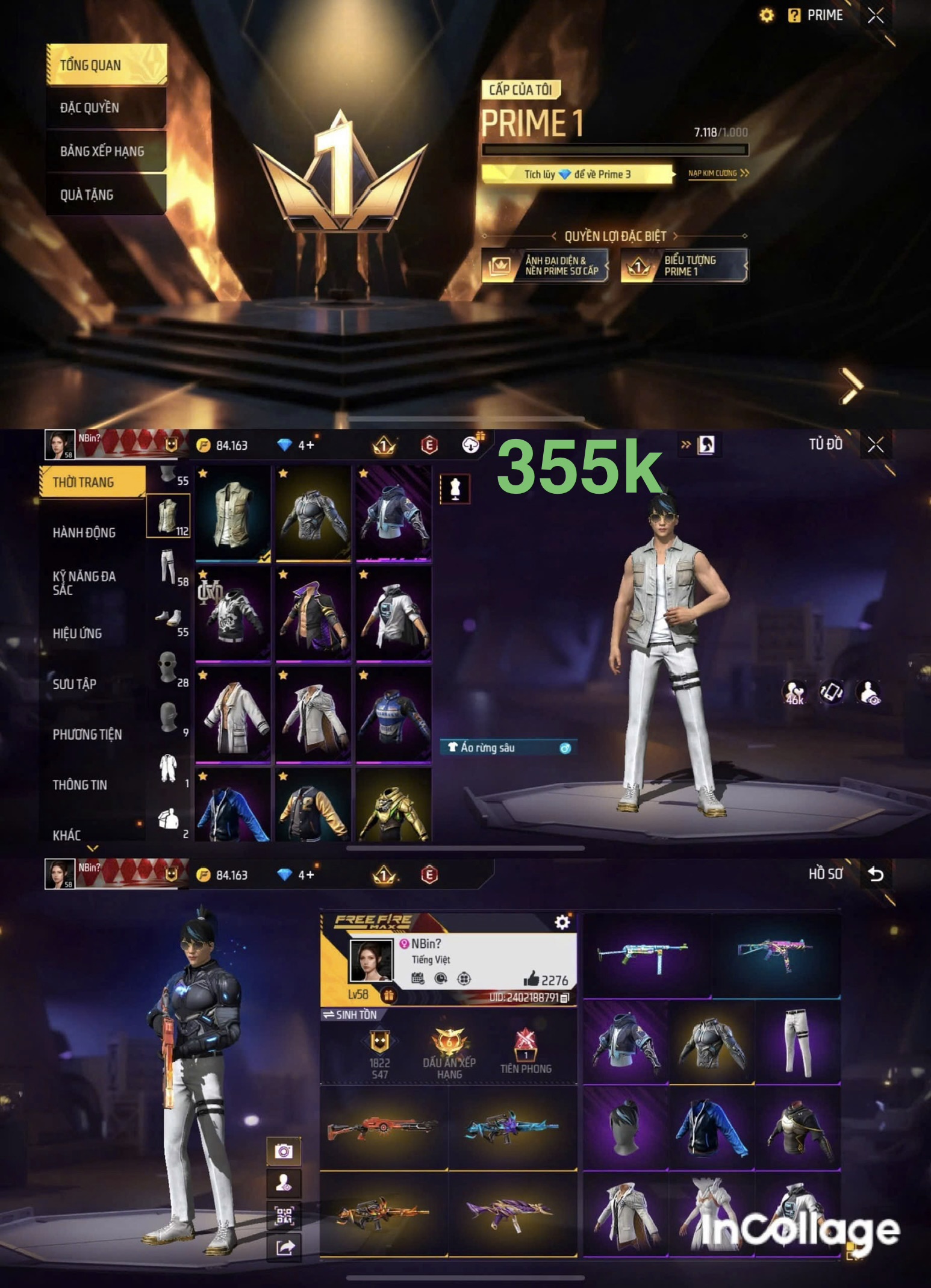Open the profile QR code button

coord(284,1215)
